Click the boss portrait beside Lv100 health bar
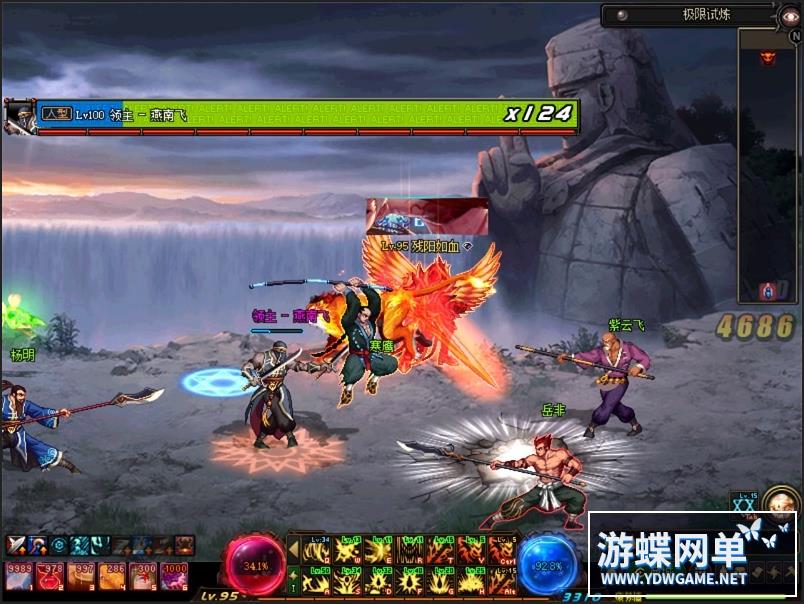Image resolution: width=804 pixels, height=604 pixels. [x=19, y=116]
